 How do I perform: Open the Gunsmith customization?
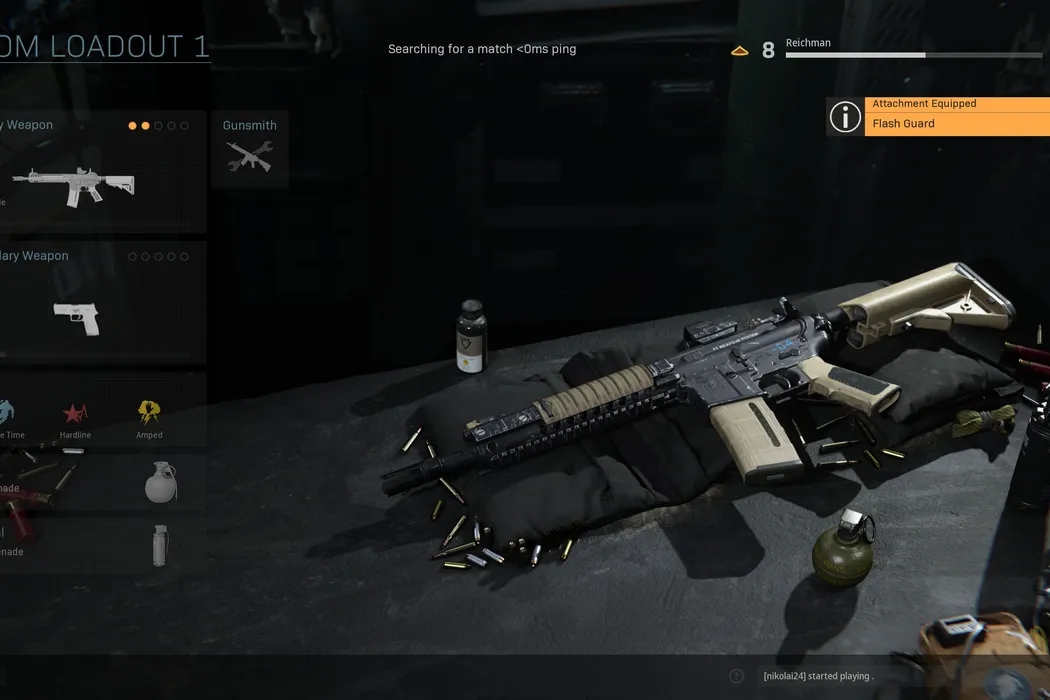(250, 149)
